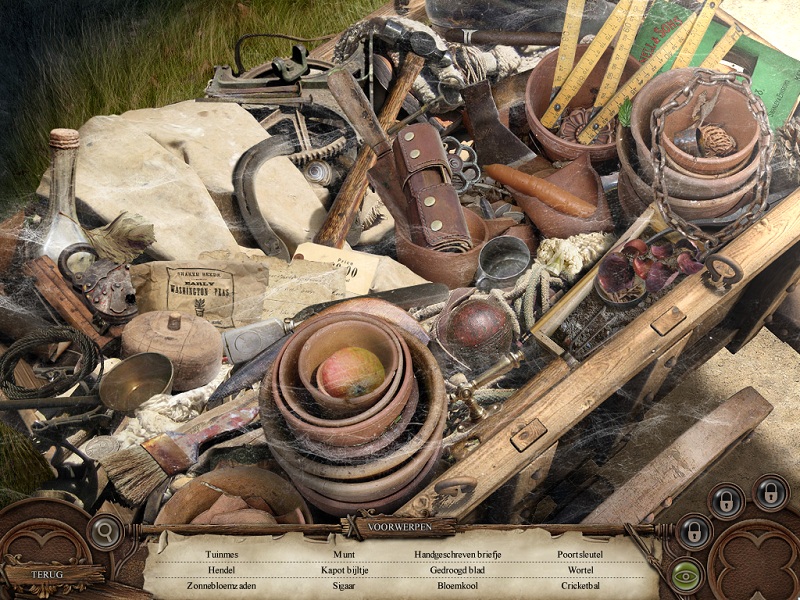Activate the magnifying glass icon
The width and height of the screenshot is (800, 600).
click(103, 531)
